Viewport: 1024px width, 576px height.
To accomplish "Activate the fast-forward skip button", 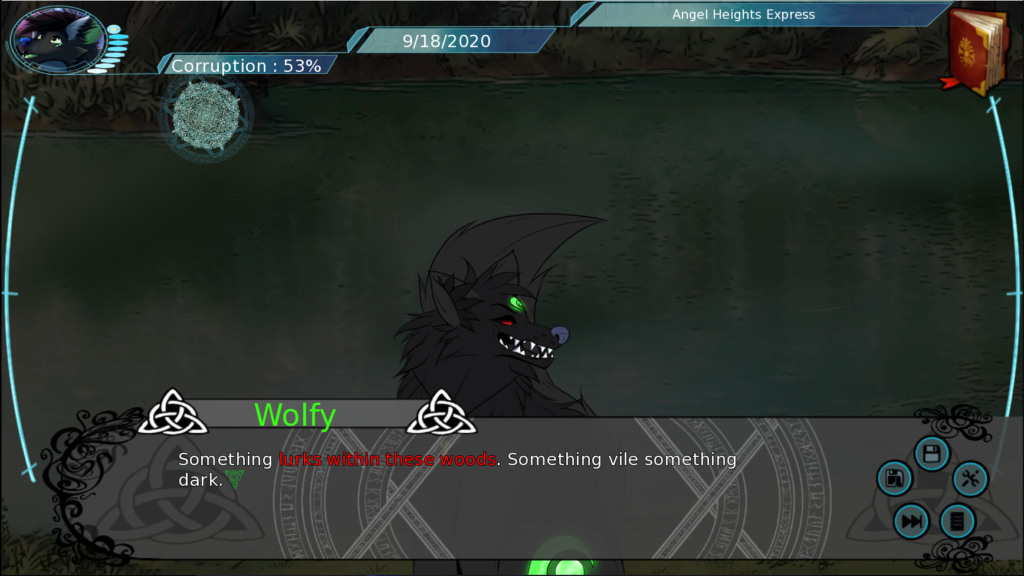I will pos(911,521).
